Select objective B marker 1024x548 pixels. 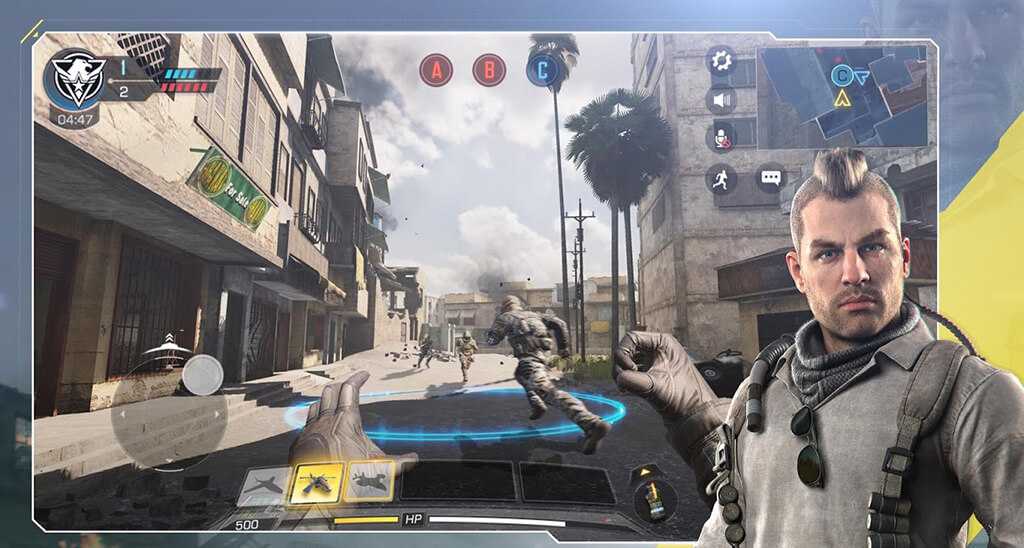(489, 70)
